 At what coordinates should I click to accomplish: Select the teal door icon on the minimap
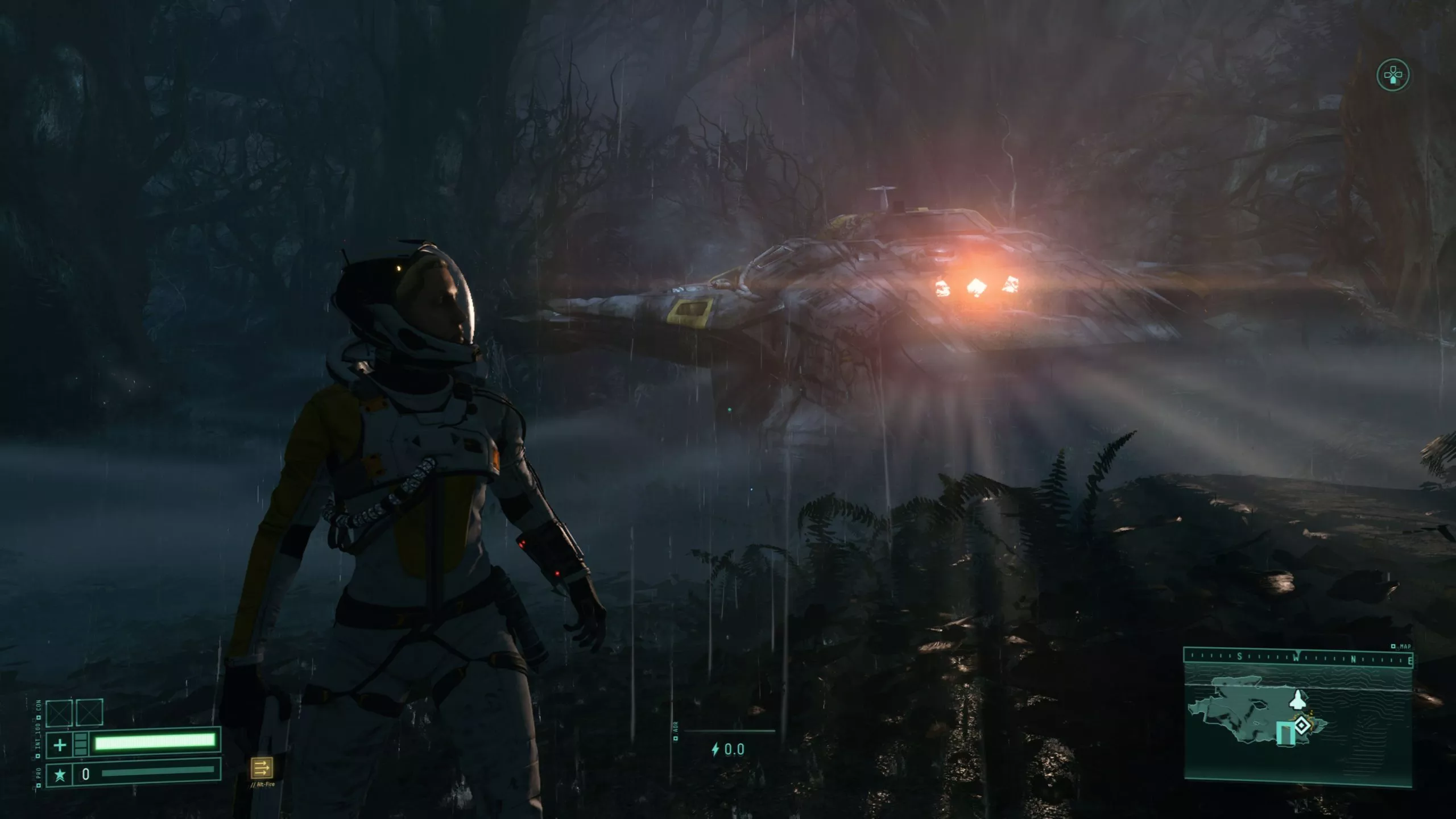point(1286,732)
